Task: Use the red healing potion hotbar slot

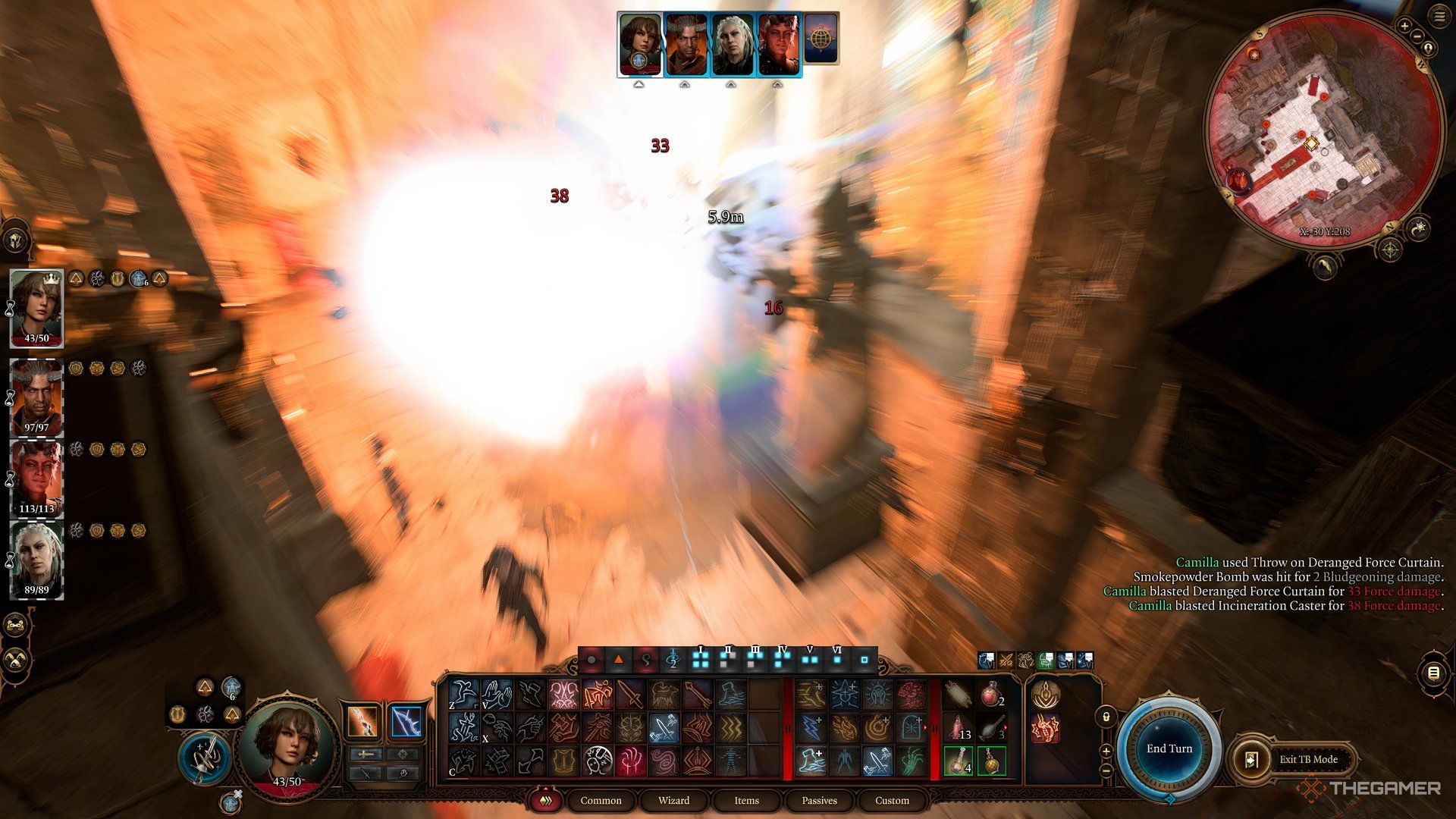Action: click(x=991, y=694)
